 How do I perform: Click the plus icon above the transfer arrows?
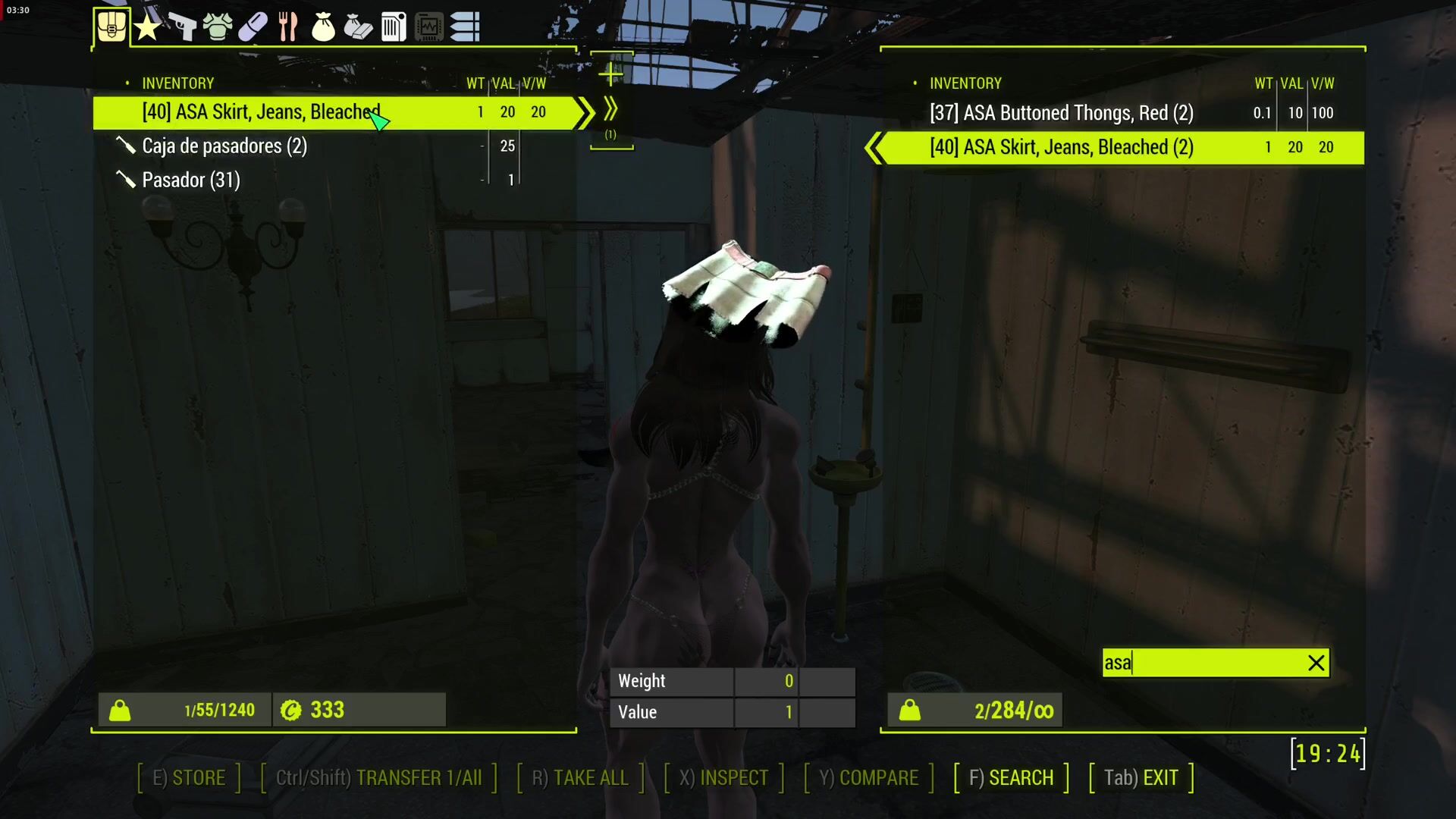[x=610, y=74]
